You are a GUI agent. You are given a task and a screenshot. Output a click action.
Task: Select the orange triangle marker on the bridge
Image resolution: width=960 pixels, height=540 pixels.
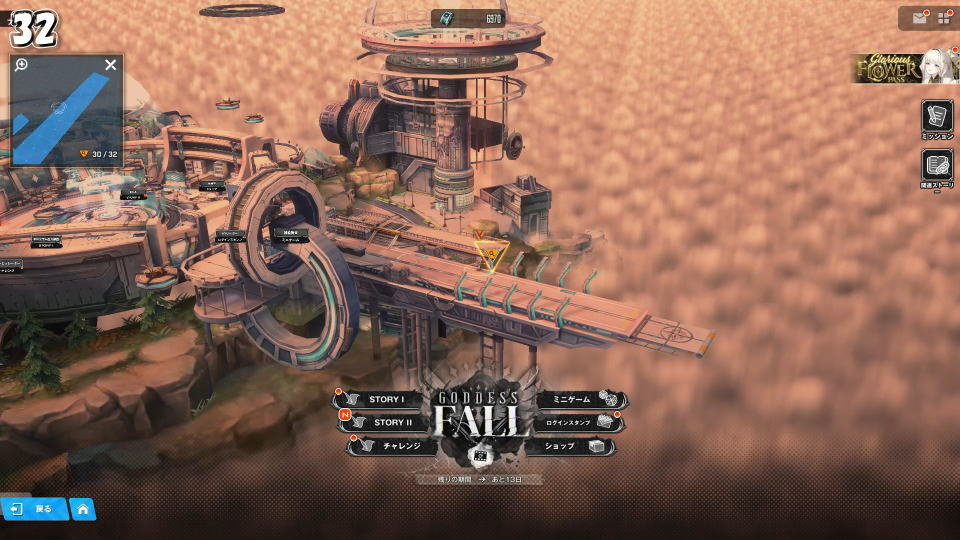tap(491, 254)
